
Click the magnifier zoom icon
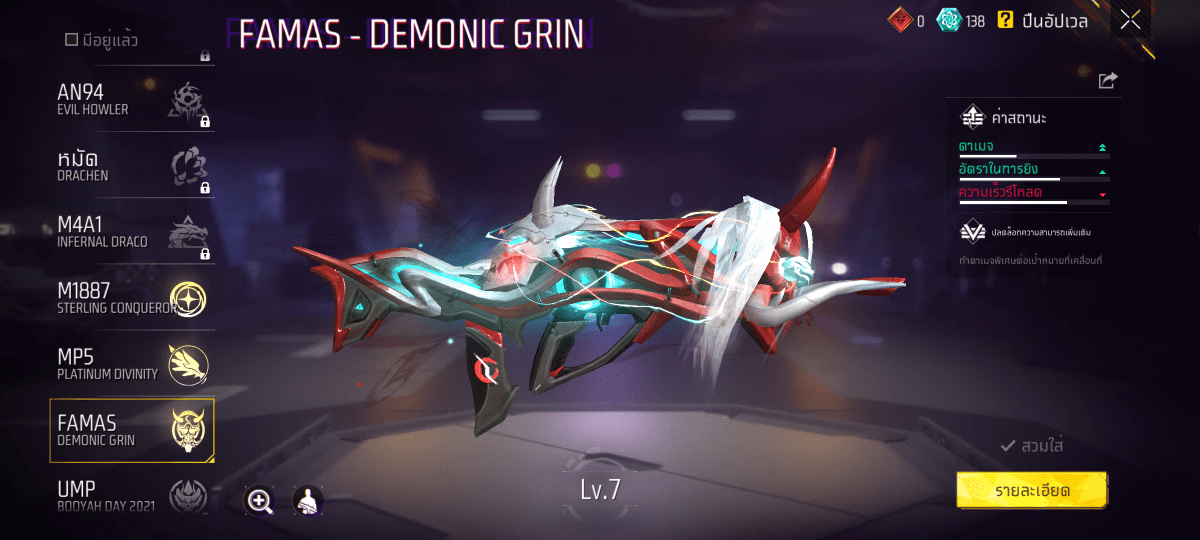point(260,501)
